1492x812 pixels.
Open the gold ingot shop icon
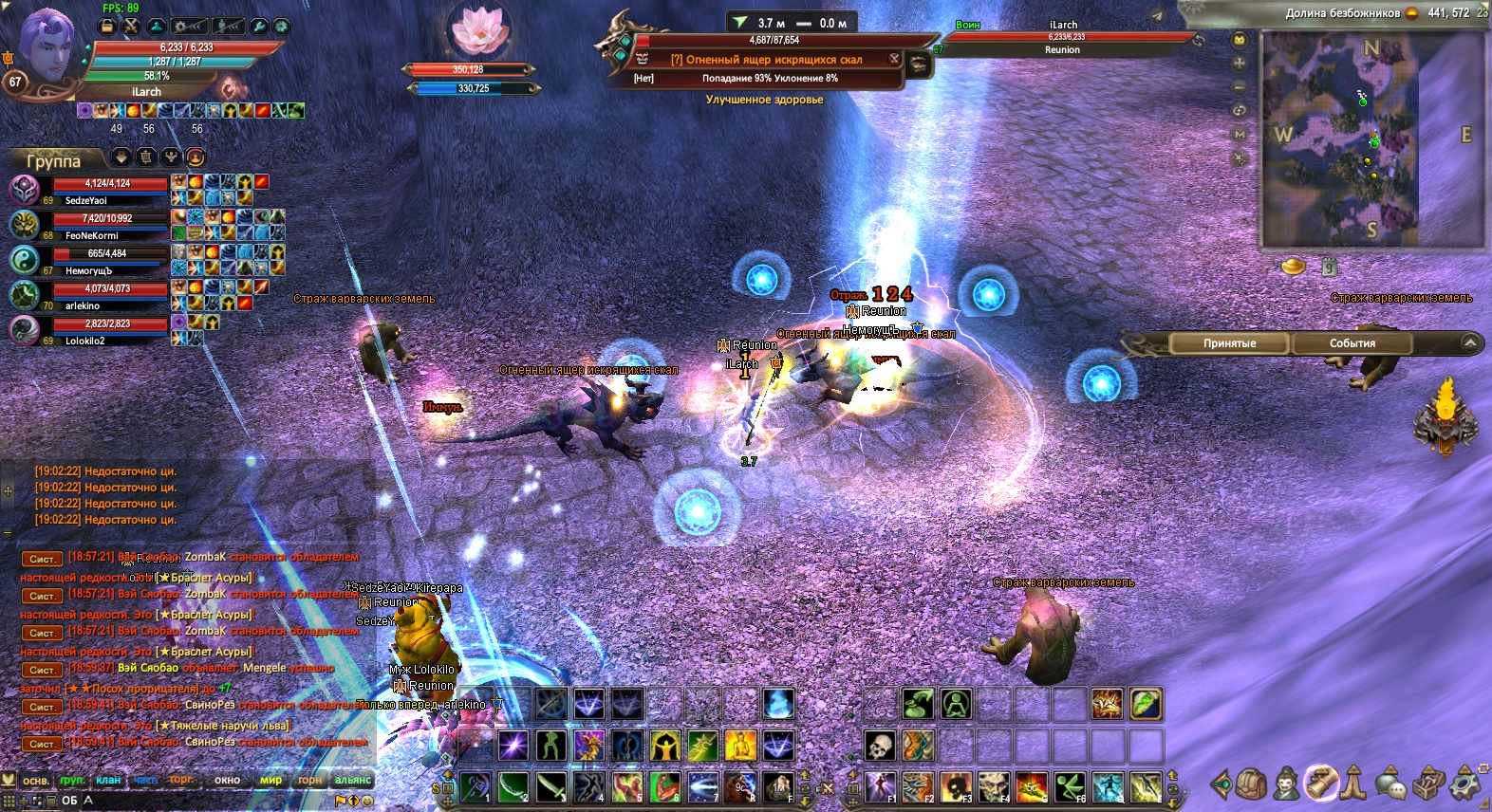coord(1293,267)
